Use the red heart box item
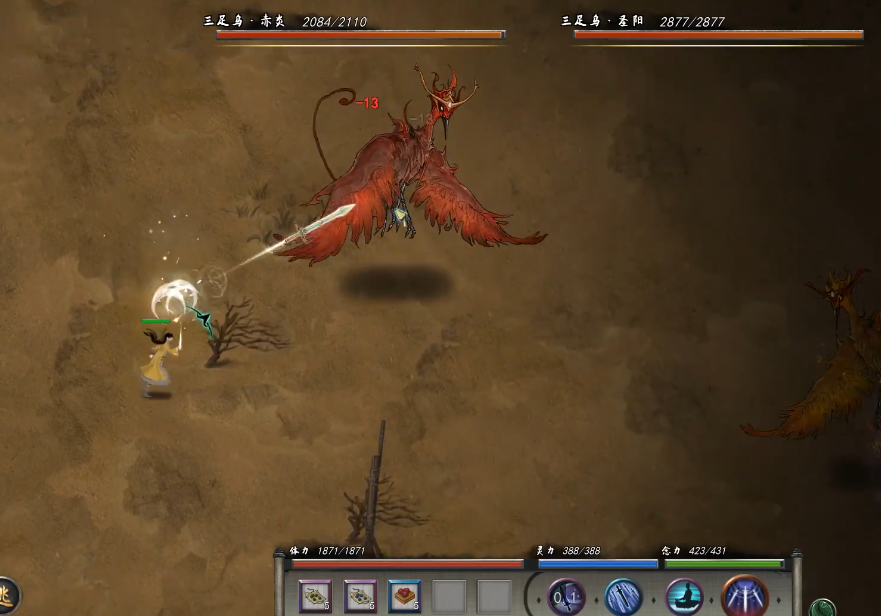The image size is (881, 616). coord(404,597)
